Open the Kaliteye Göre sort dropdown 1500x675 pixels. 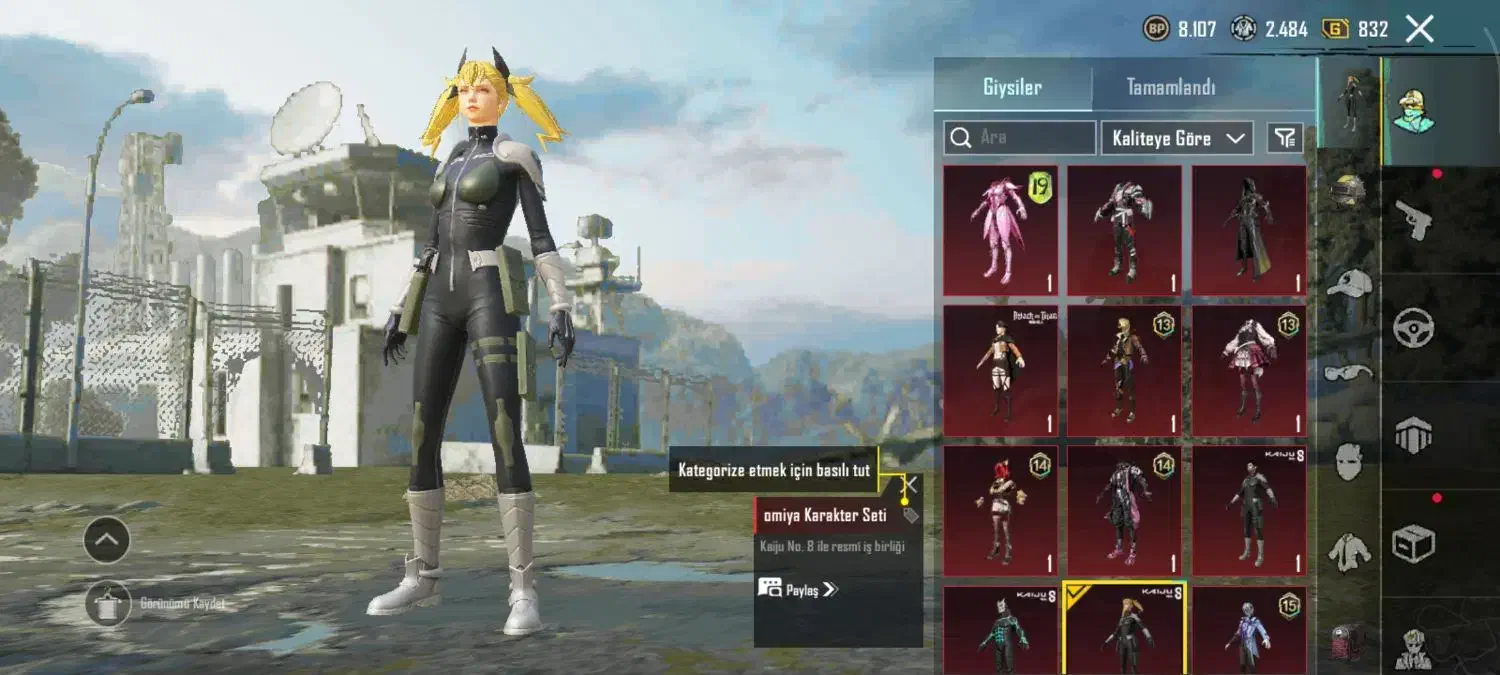(1177, 138)
